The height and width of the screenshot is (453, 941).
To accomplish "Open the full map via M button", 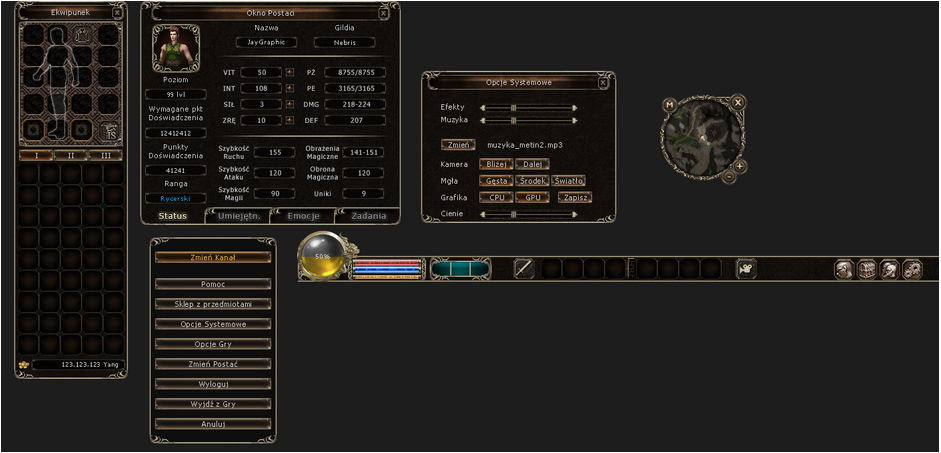I will click(669, 104).
